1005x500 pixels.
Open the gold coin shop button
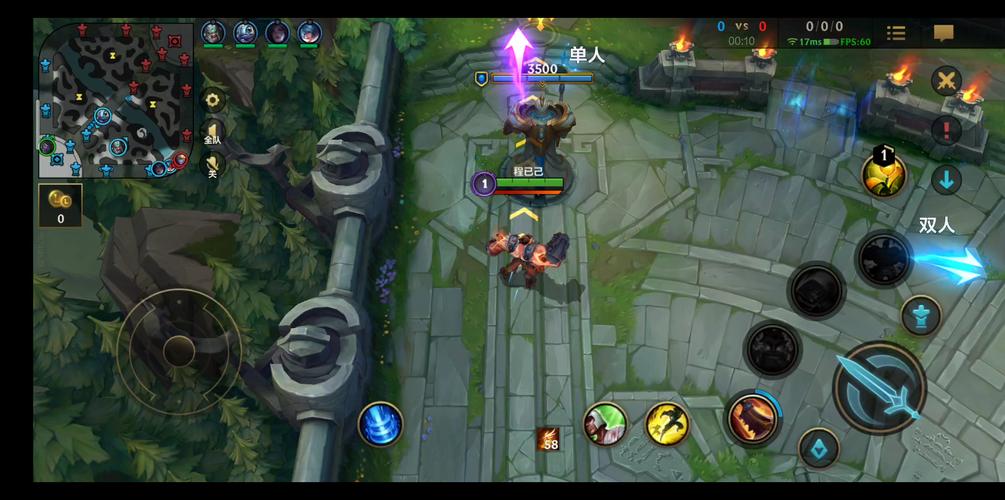click(x=60, y=203)
